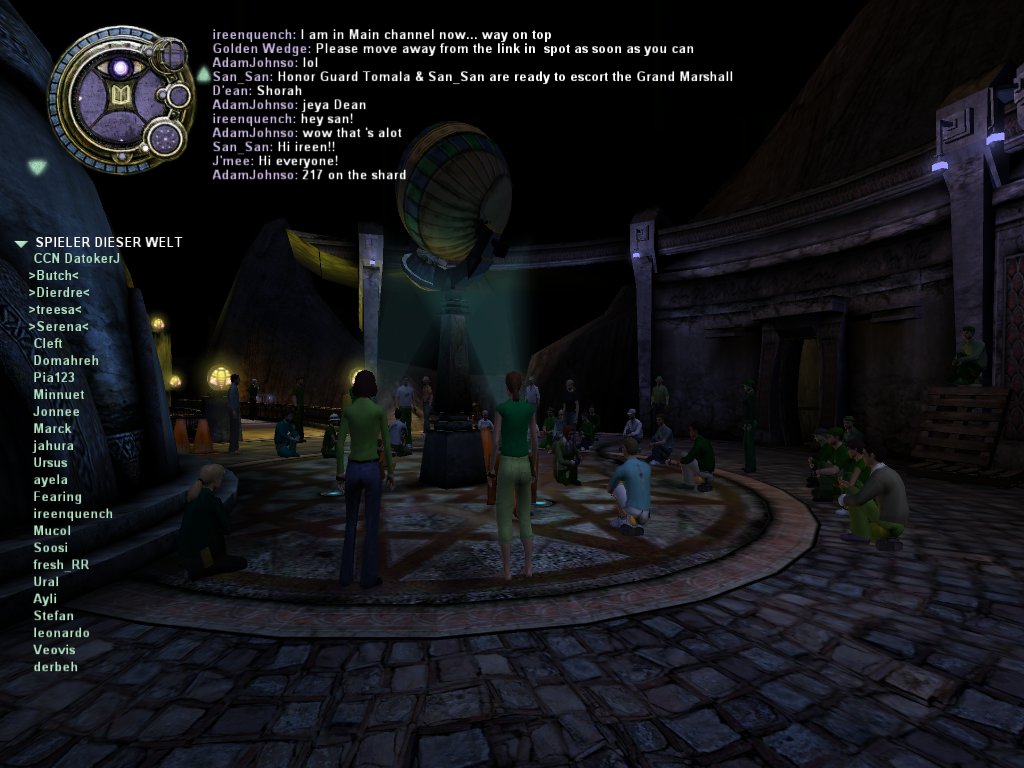1024x768 pixels.
Task: Select ireenquench in the player list
Action: (x=72, y=514)
